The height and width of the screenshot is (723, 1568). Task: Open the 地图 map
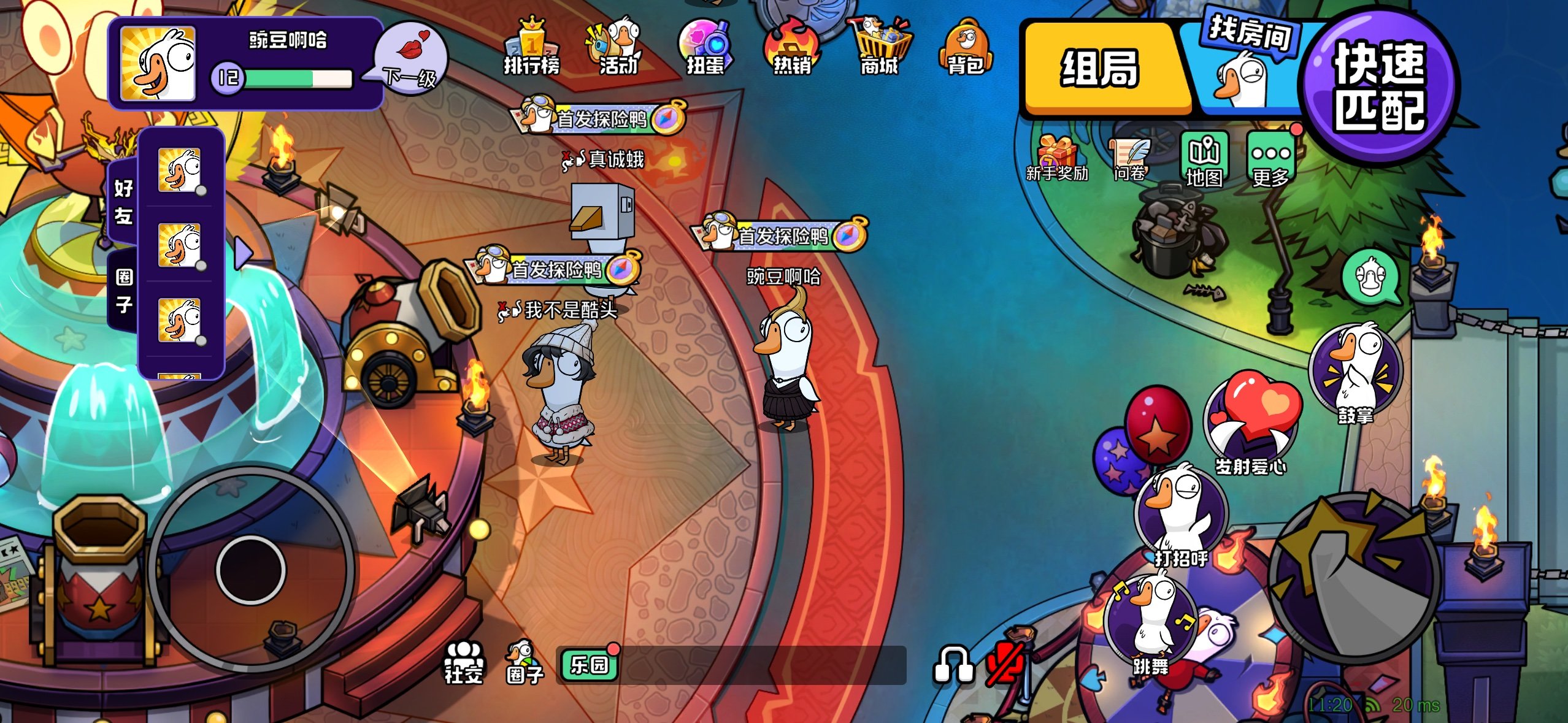[1204, 159]
